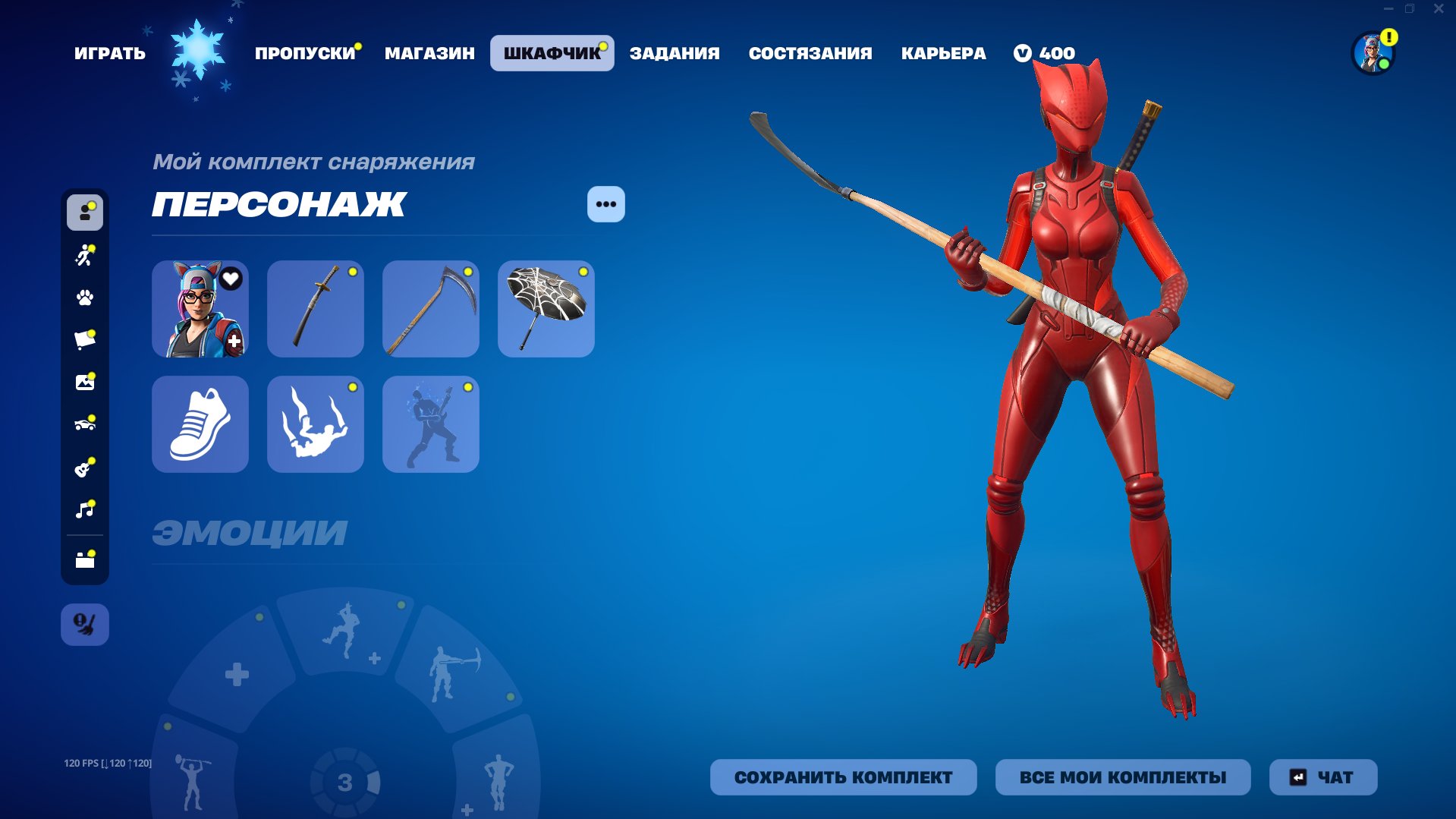Switch to the ЗАДАНИЯ tab

674,52
